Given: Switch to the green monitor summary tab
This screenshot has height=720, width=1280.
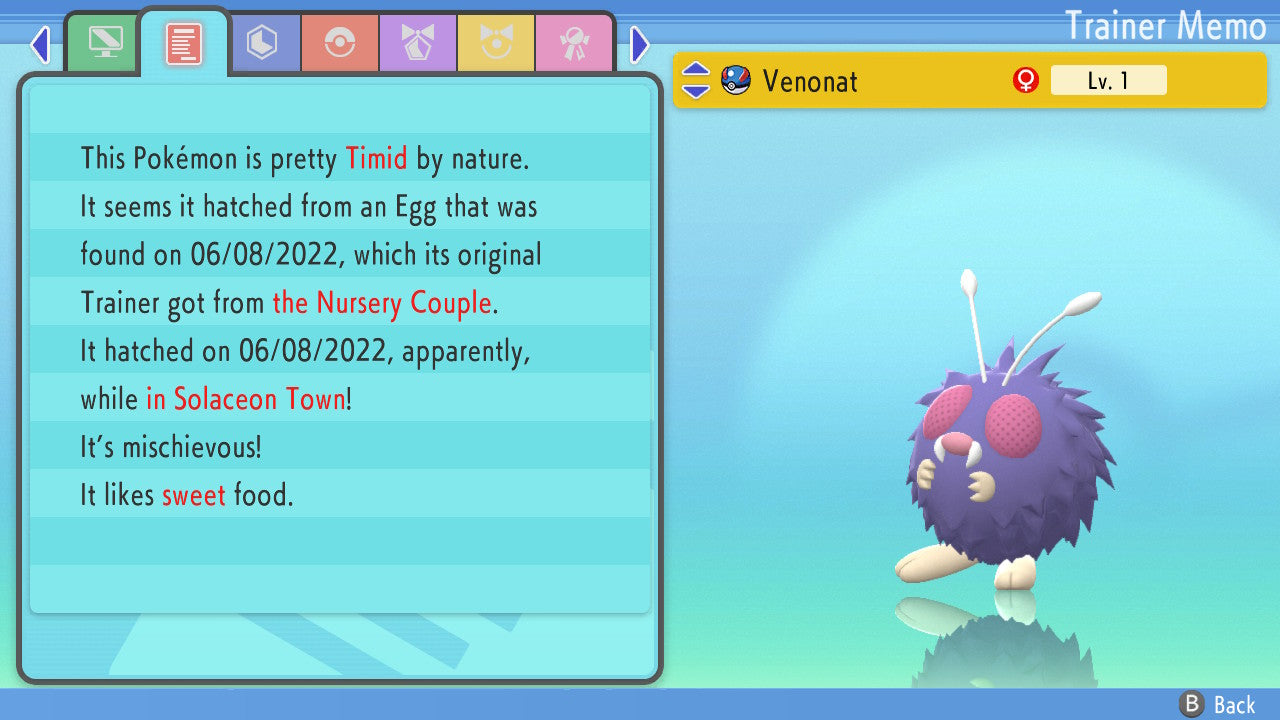Looking at the screenshot, I should point(104,43).
